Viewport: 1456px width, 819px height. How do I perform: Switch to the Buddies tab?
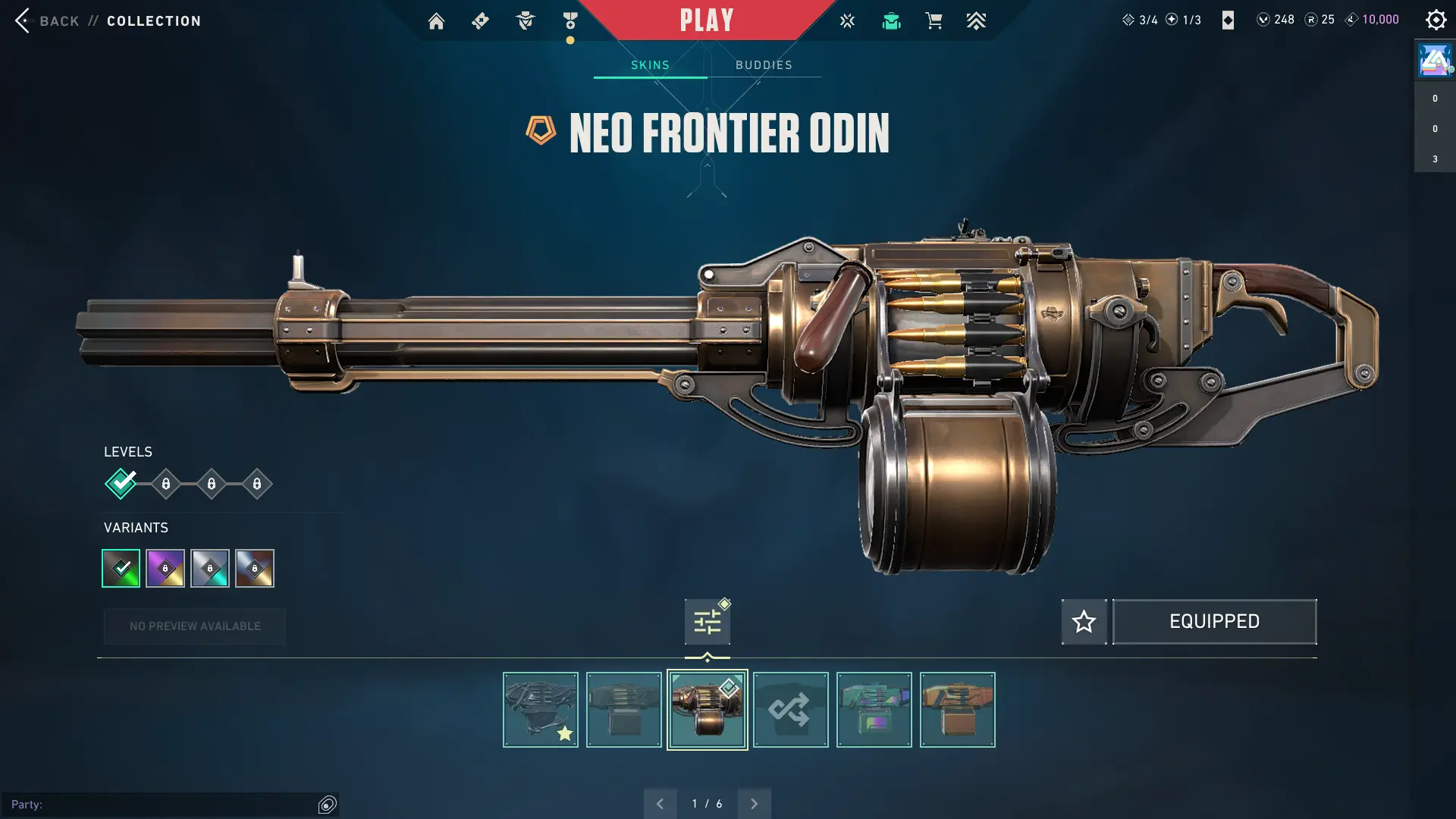[x=764, y=65]
